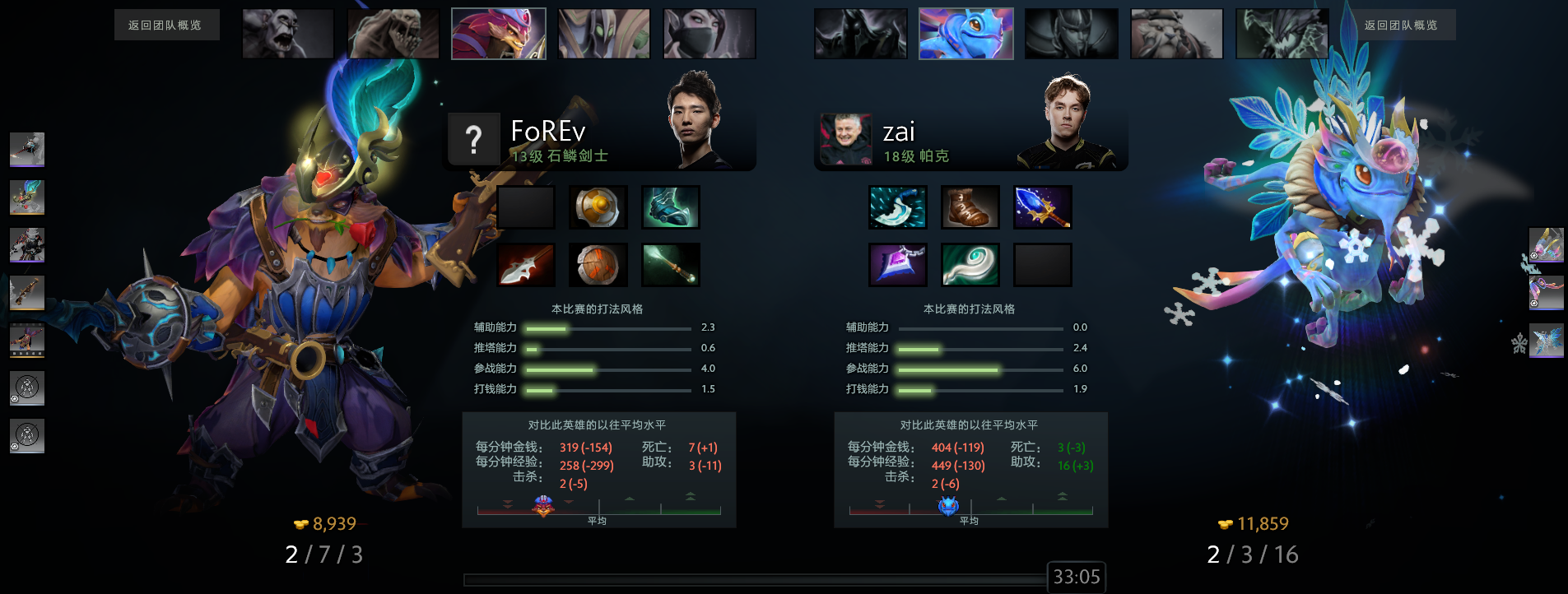
Task: Select FoREv's Arcane Boots item
Action: point(671,207)
